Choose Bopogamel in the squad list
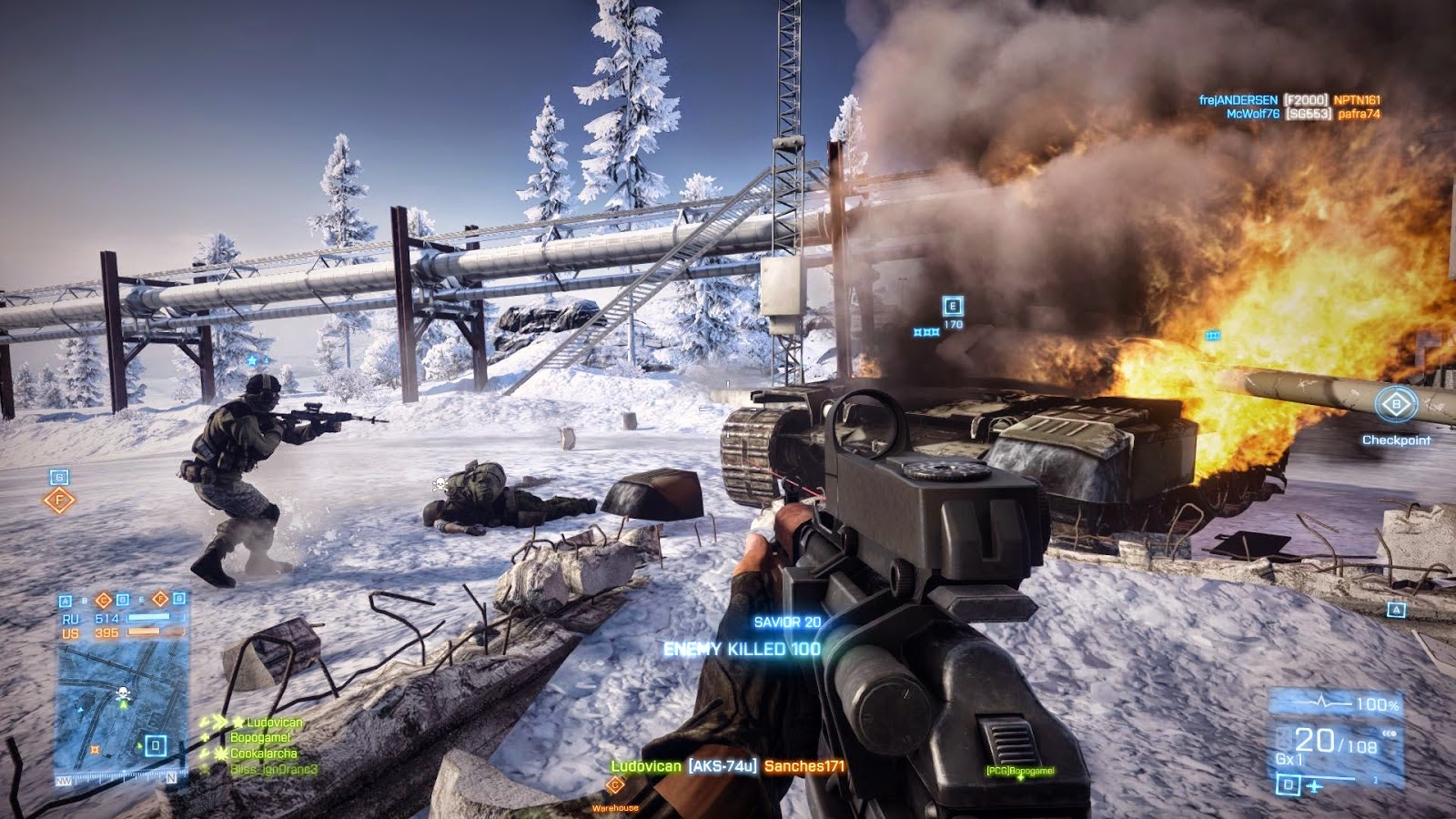Screen dimensions: 1456x819 260,738
